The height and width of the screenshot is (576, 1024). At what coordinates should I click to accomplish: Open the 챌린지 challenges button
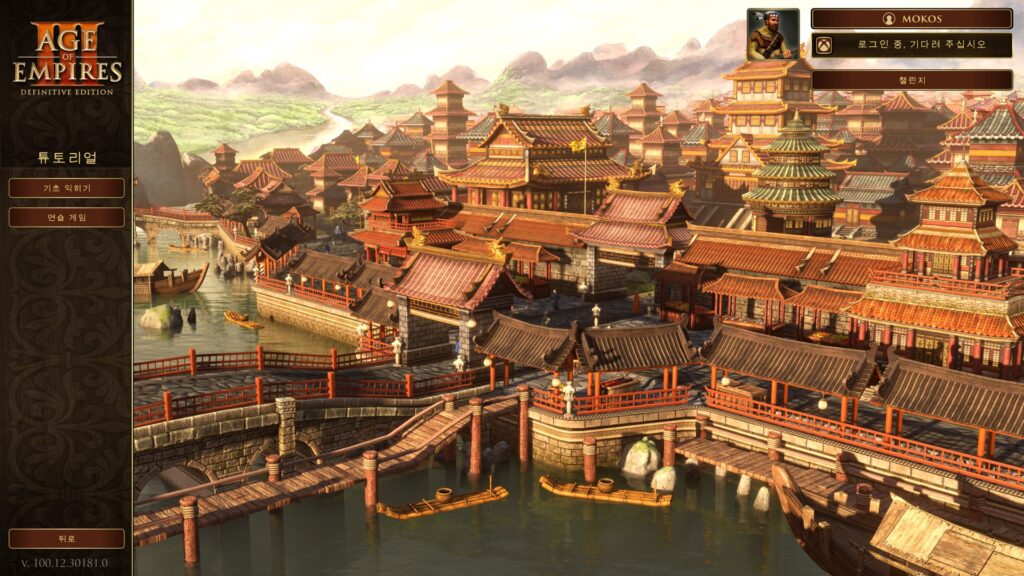pyautogui.click(x=911, y=79)
